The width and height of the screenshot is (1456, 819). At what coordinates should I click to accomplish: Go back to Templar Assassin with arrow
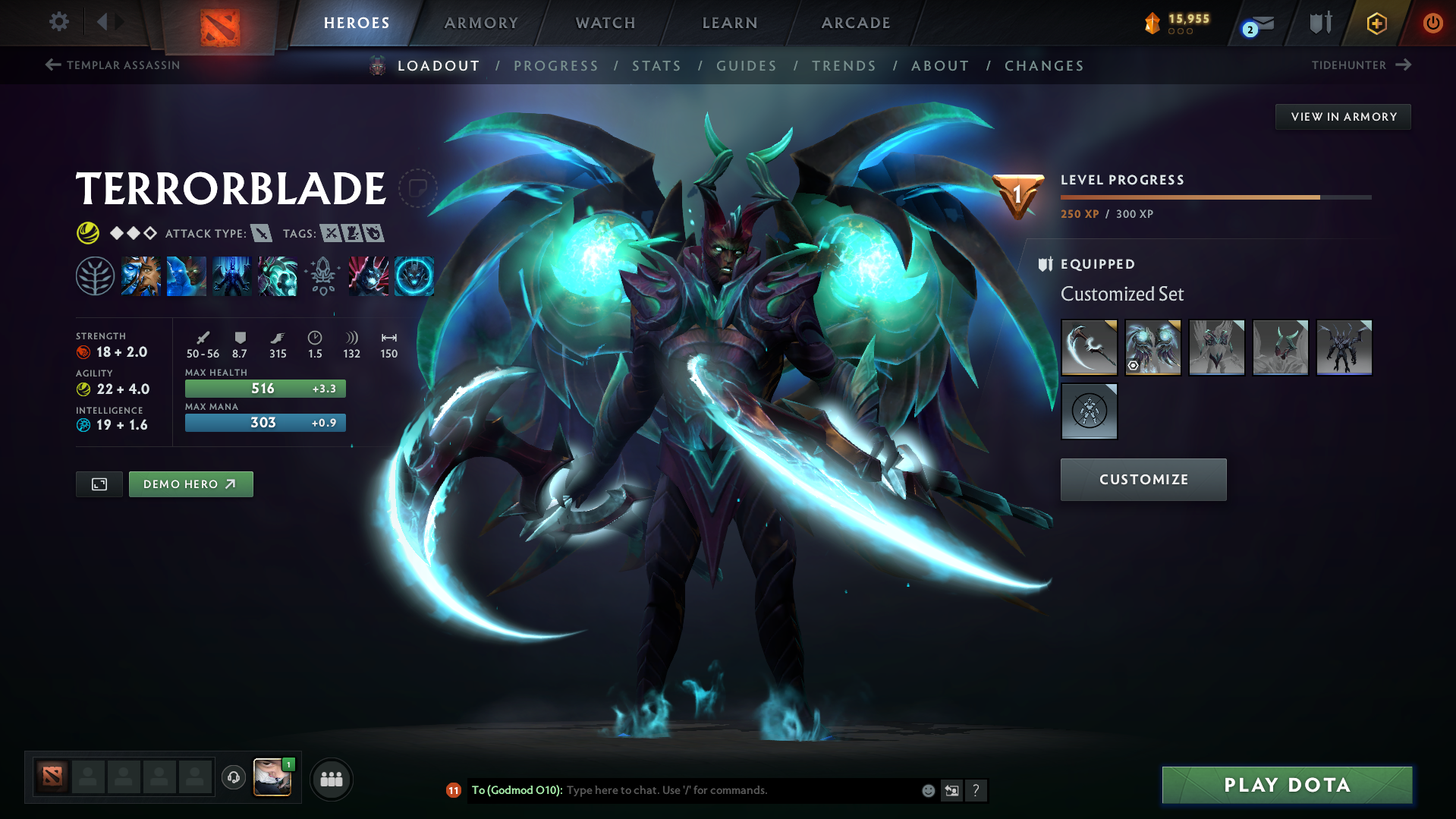52,65
